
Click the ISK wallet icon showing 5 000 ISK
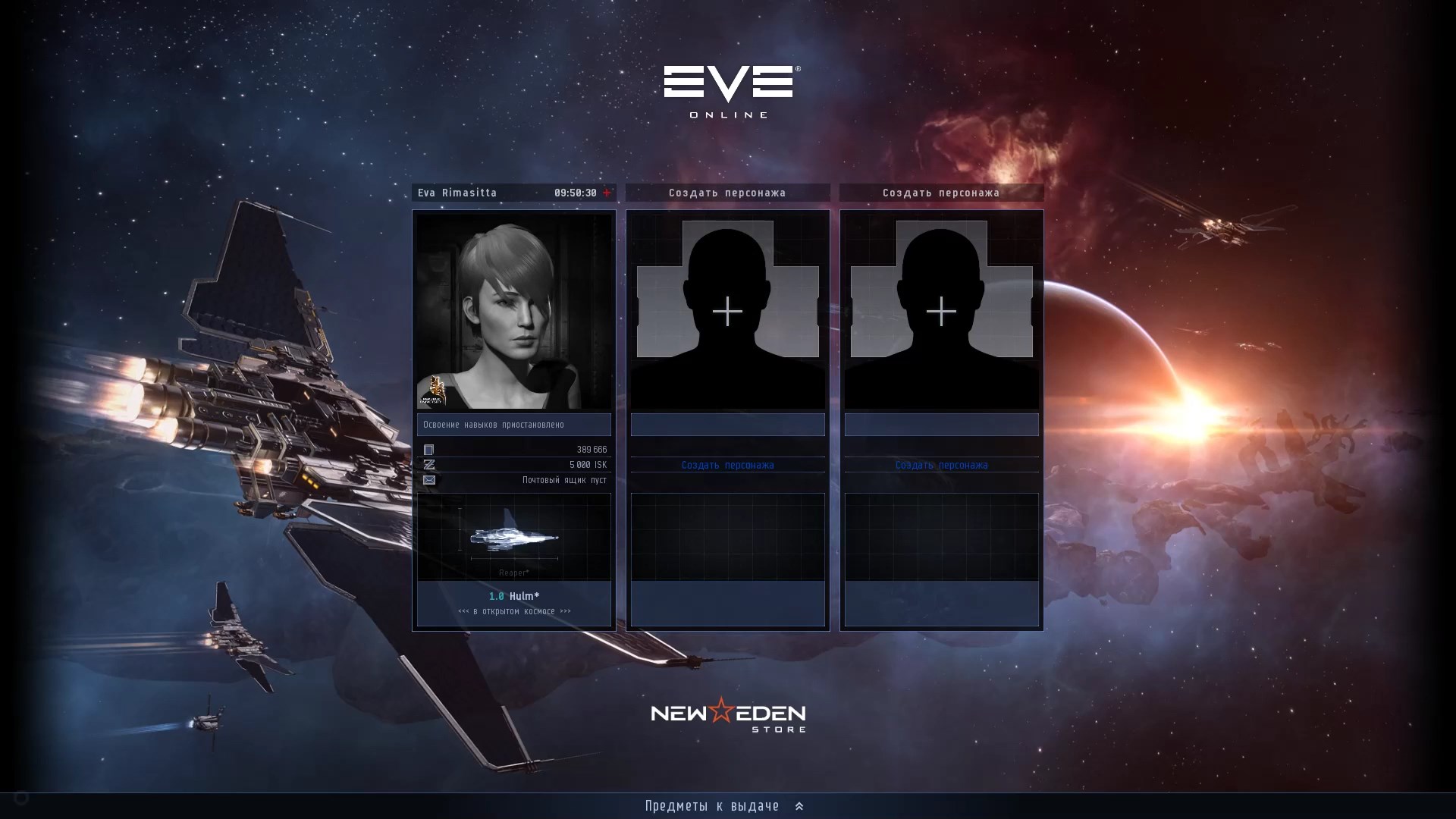429,465
